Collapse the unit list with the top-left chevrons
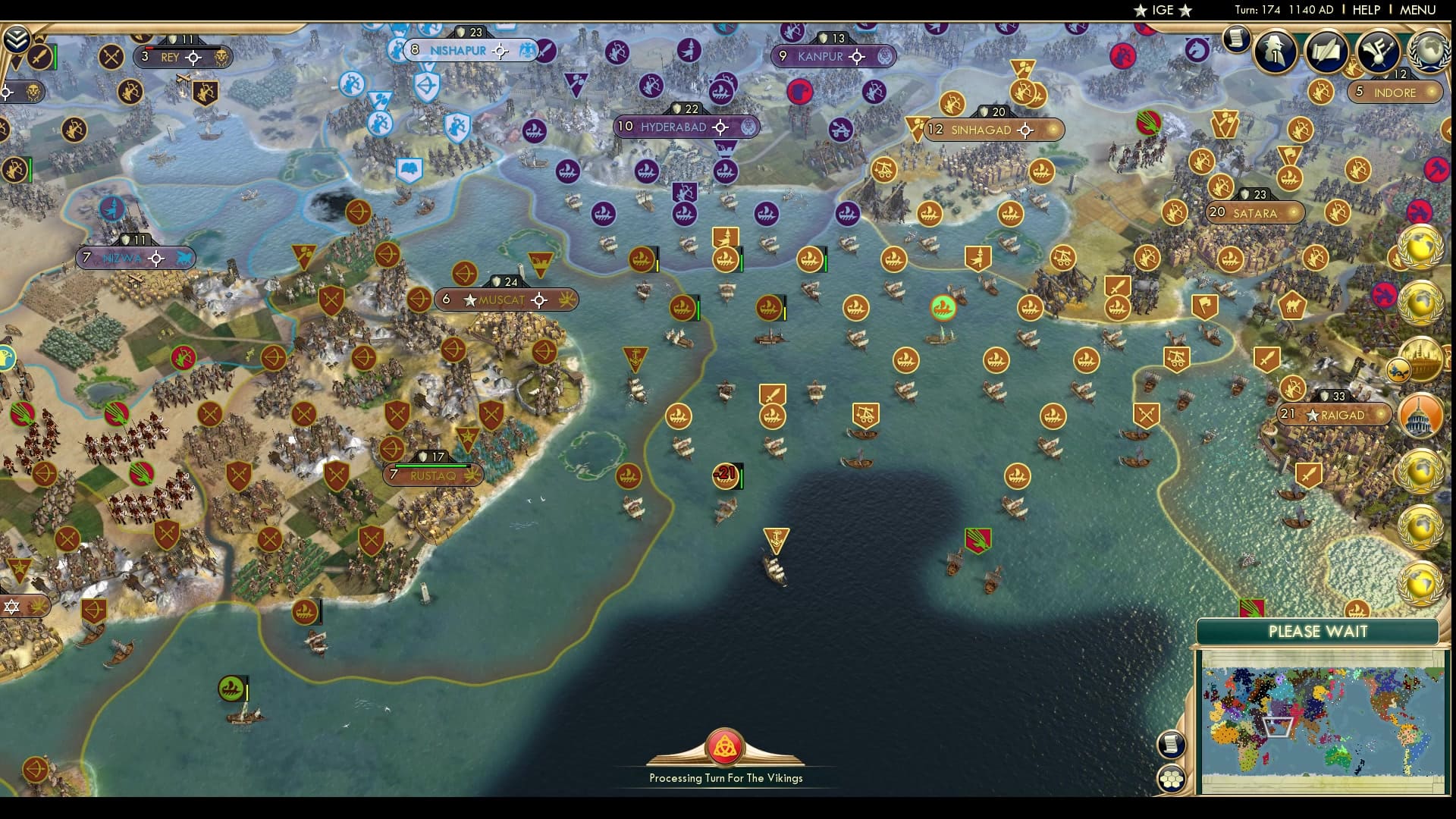The height and width of the screenshot is (819, 1456). tap(15, 39)
